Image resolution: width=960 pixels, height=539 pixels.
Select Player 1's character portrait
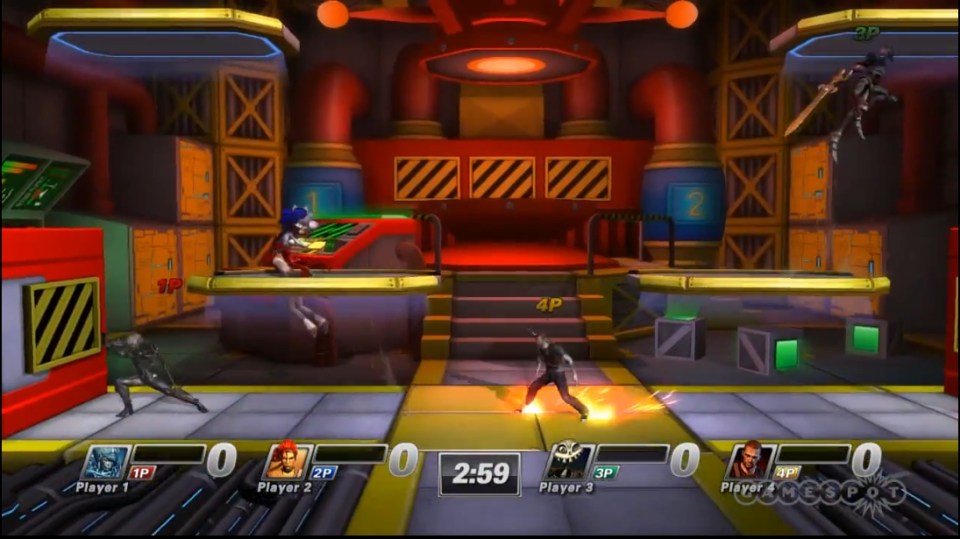coord(104,461)
